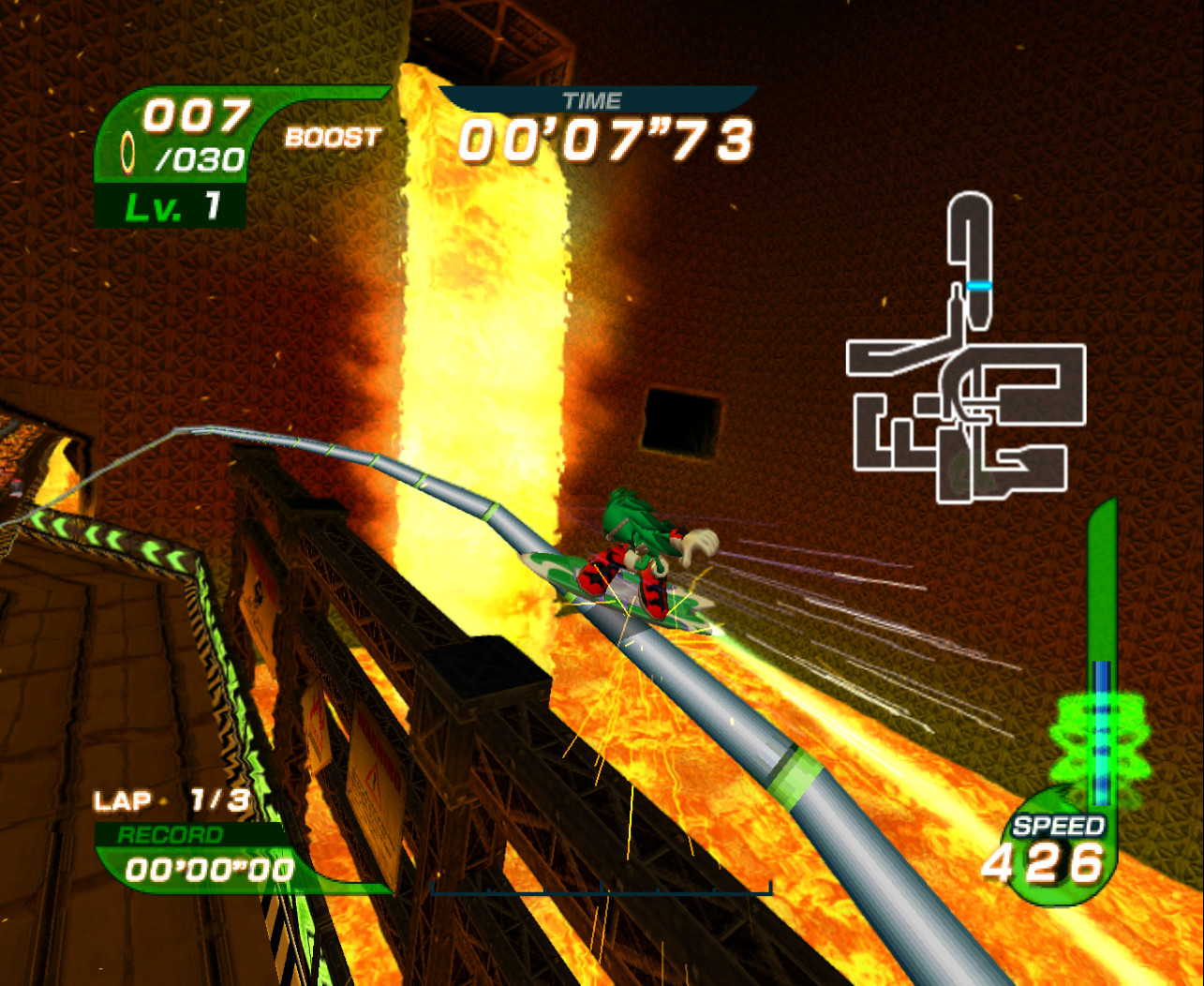Toggle the lava hazard warning sign
Screen dimensions: 1204x986
point(374,773)
